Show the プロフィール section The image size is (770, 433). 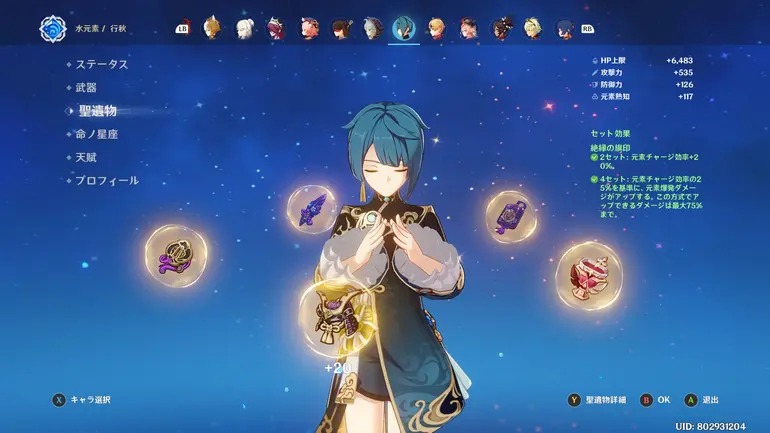(106, 181)
